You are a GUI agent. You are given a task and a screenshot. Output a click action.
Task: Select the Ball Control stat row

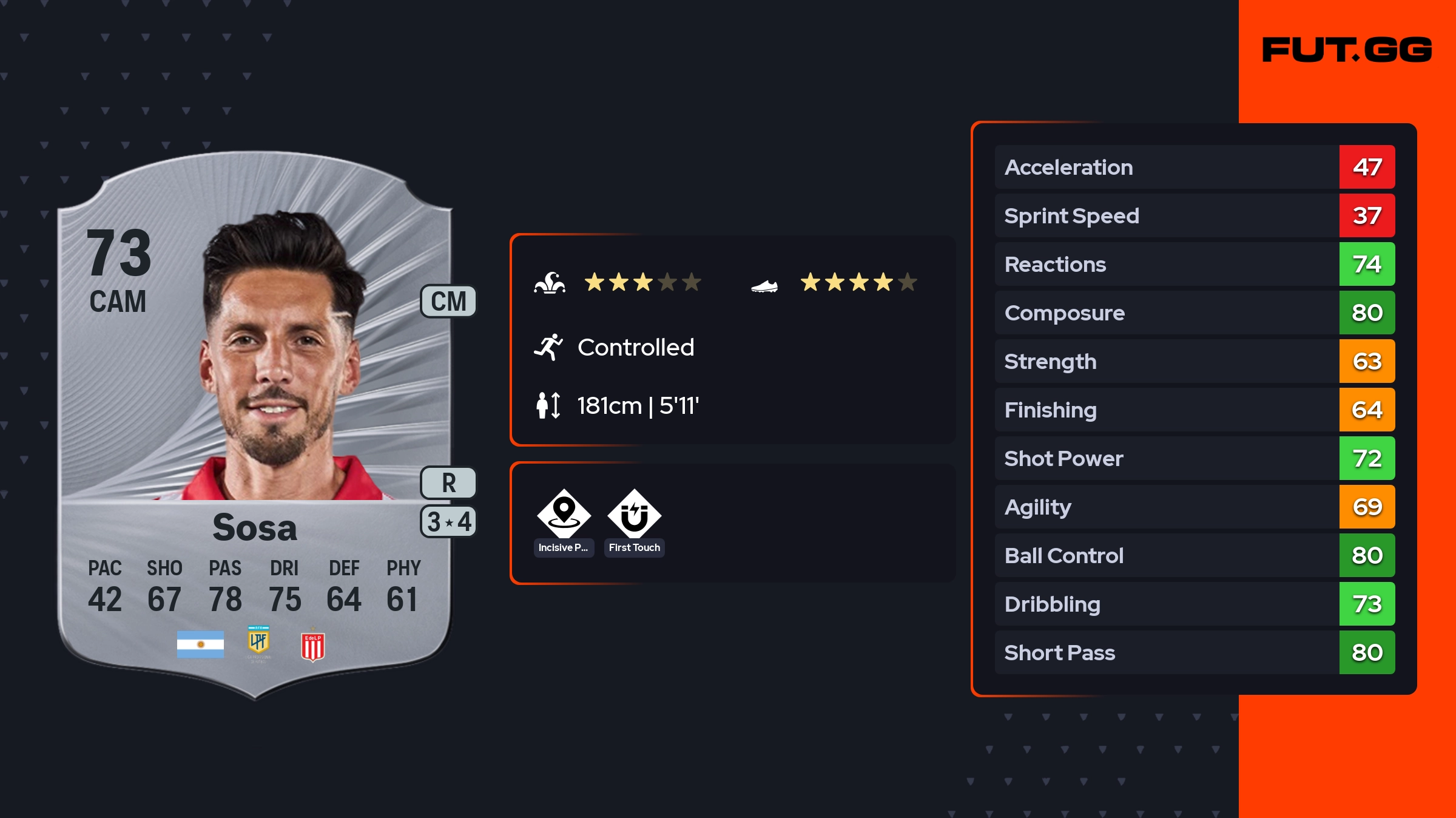click(x=1194, y=556)
